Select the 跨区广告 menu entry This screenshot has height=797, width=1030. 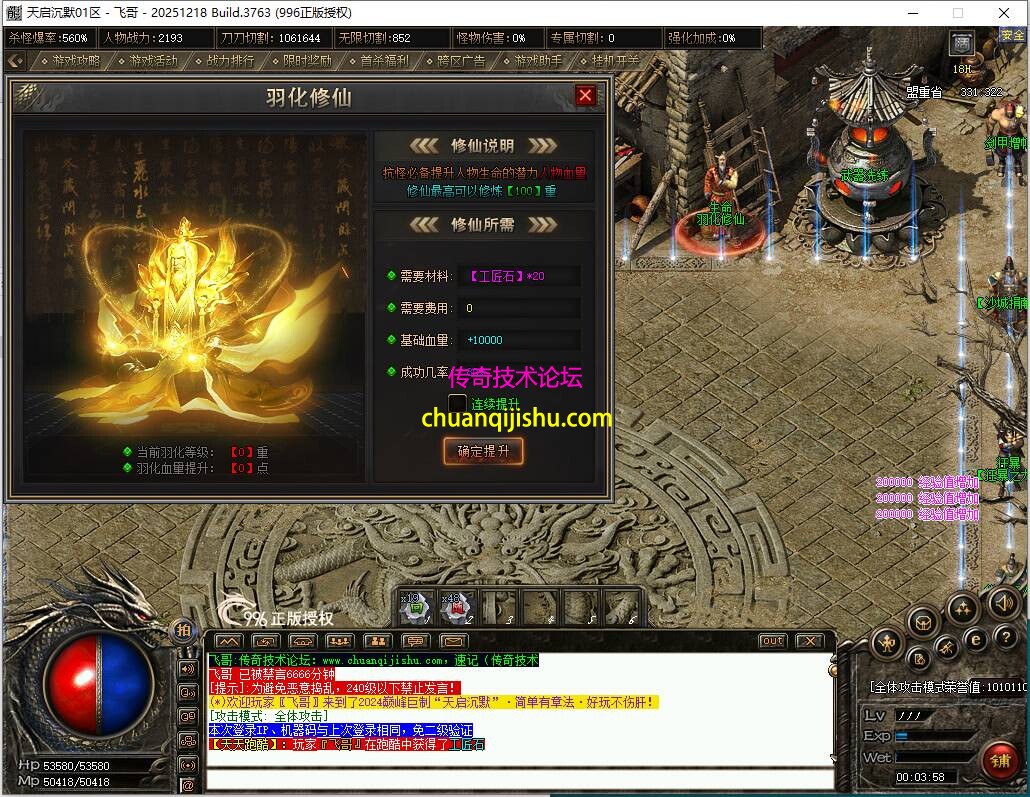coord(455,61)
